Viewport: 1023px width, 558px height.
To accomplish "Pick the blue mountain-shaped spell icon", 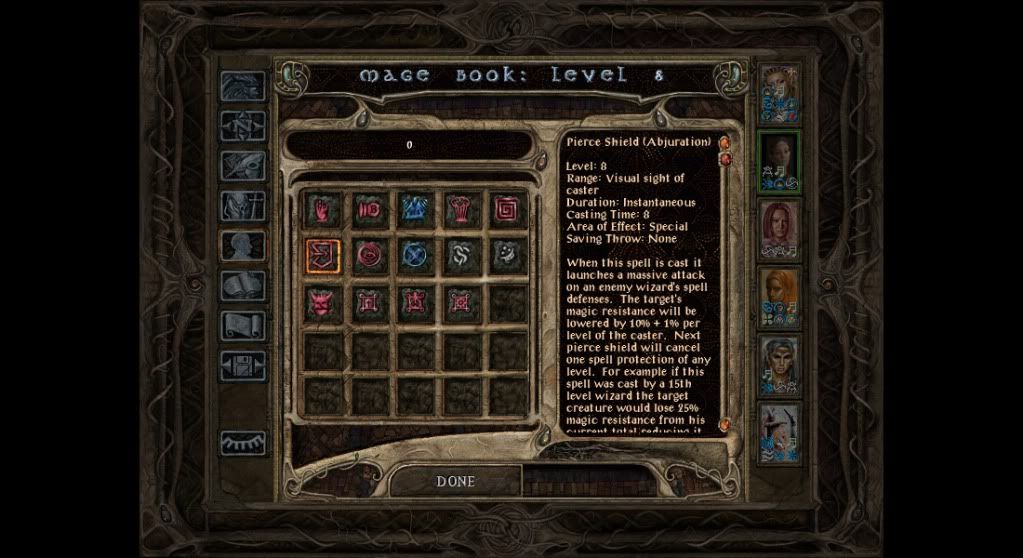I will (x=414, y=210).
